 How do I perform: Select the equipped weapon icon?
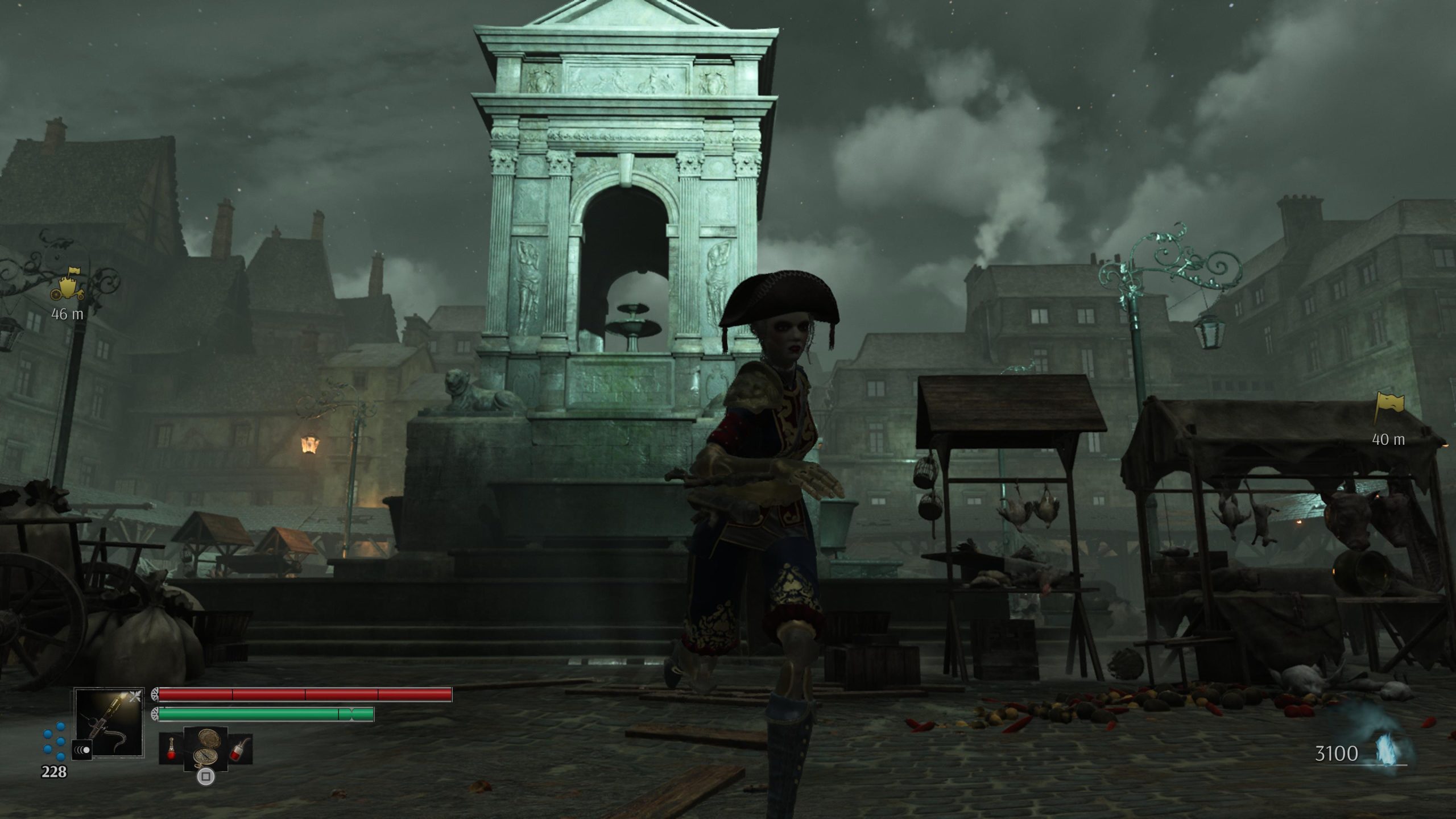pyautogui.click(x=109, y=722)
